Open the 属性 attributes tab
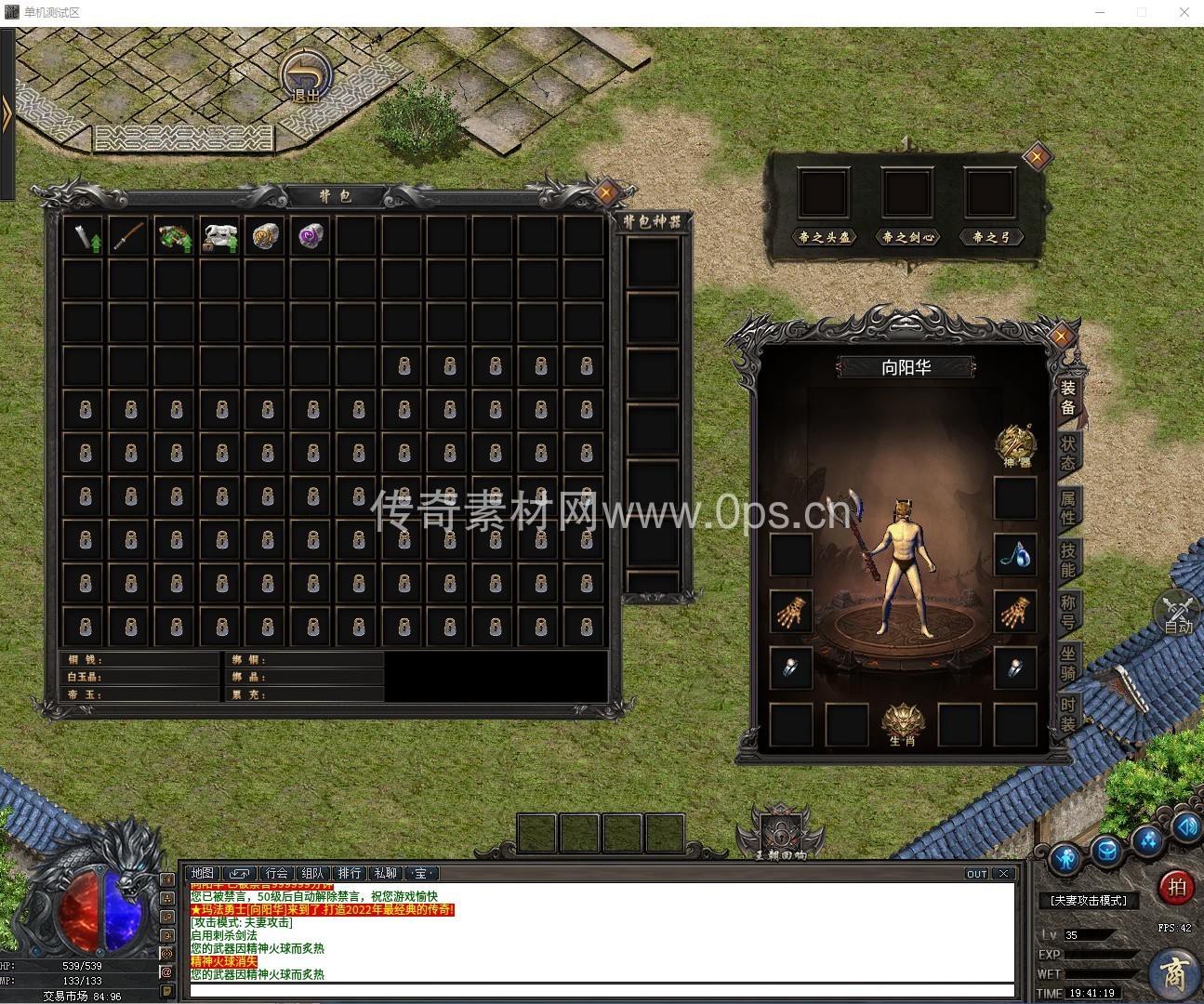Image resolution: width=1204 pixels, height=1004 pixels. tap(1067, 507)
